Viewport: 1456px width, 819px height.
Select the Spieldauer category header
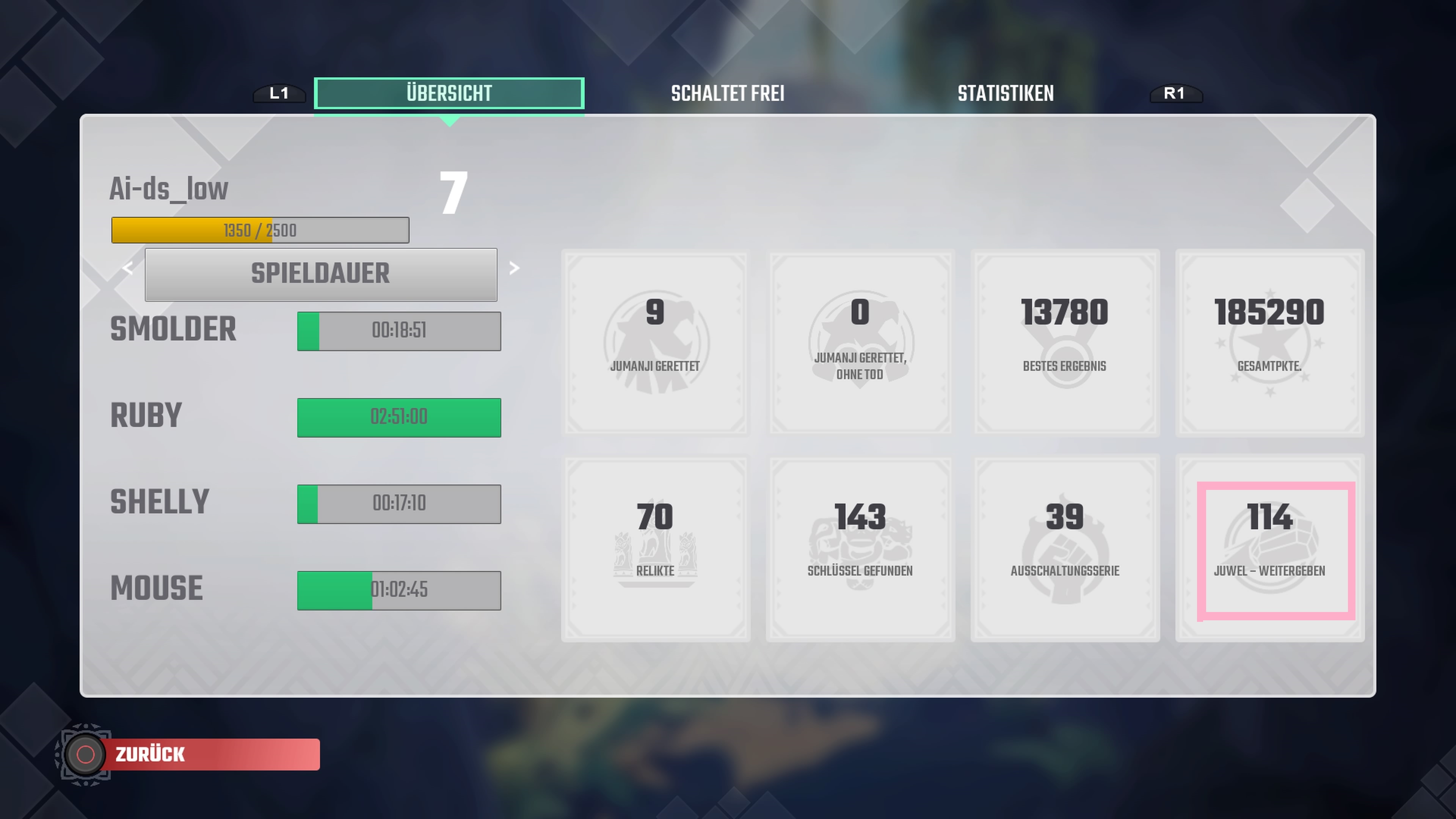pos(320,274)
